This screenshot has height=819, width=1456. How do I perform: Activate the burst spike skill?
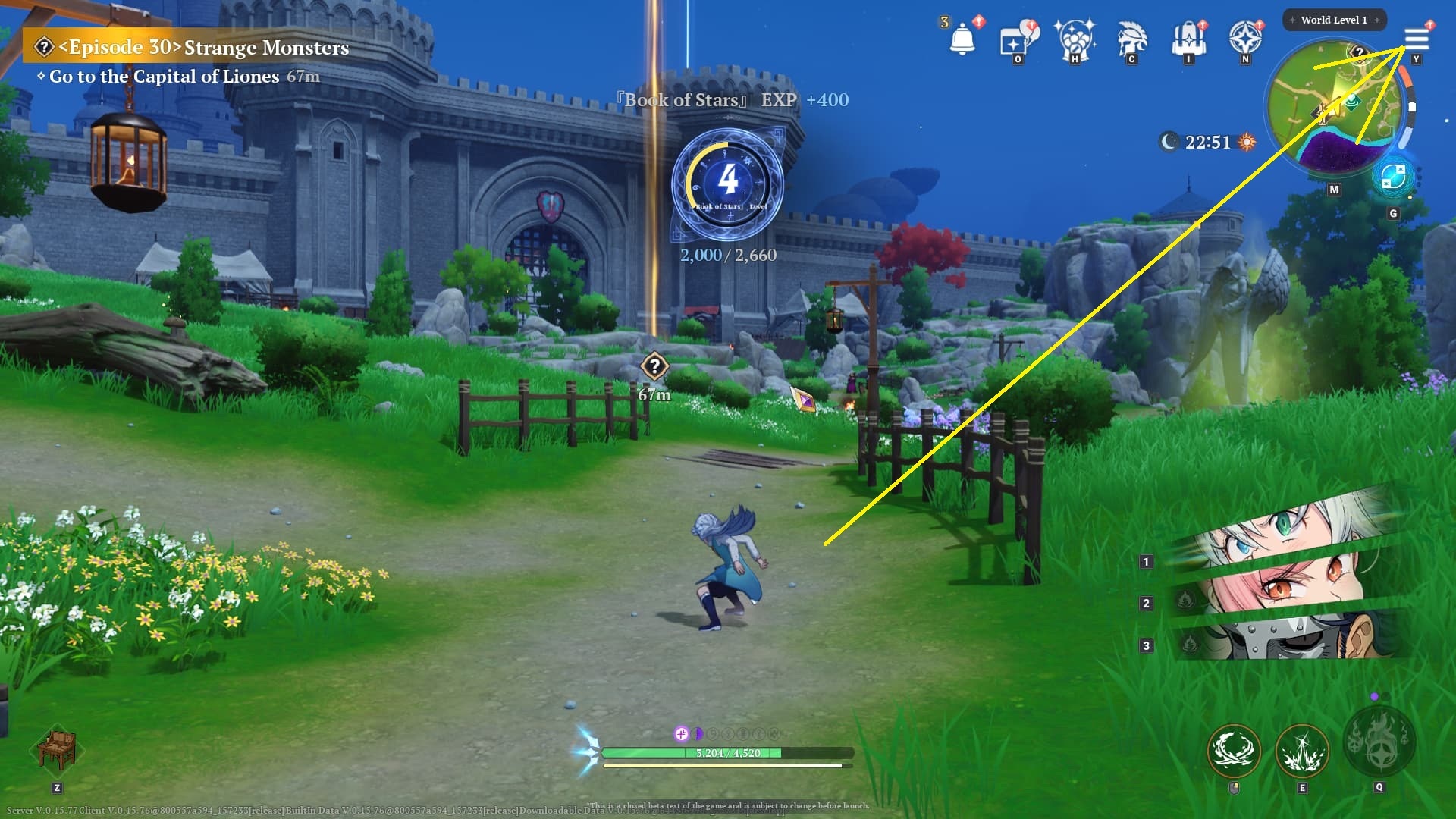coord(1302,751)
